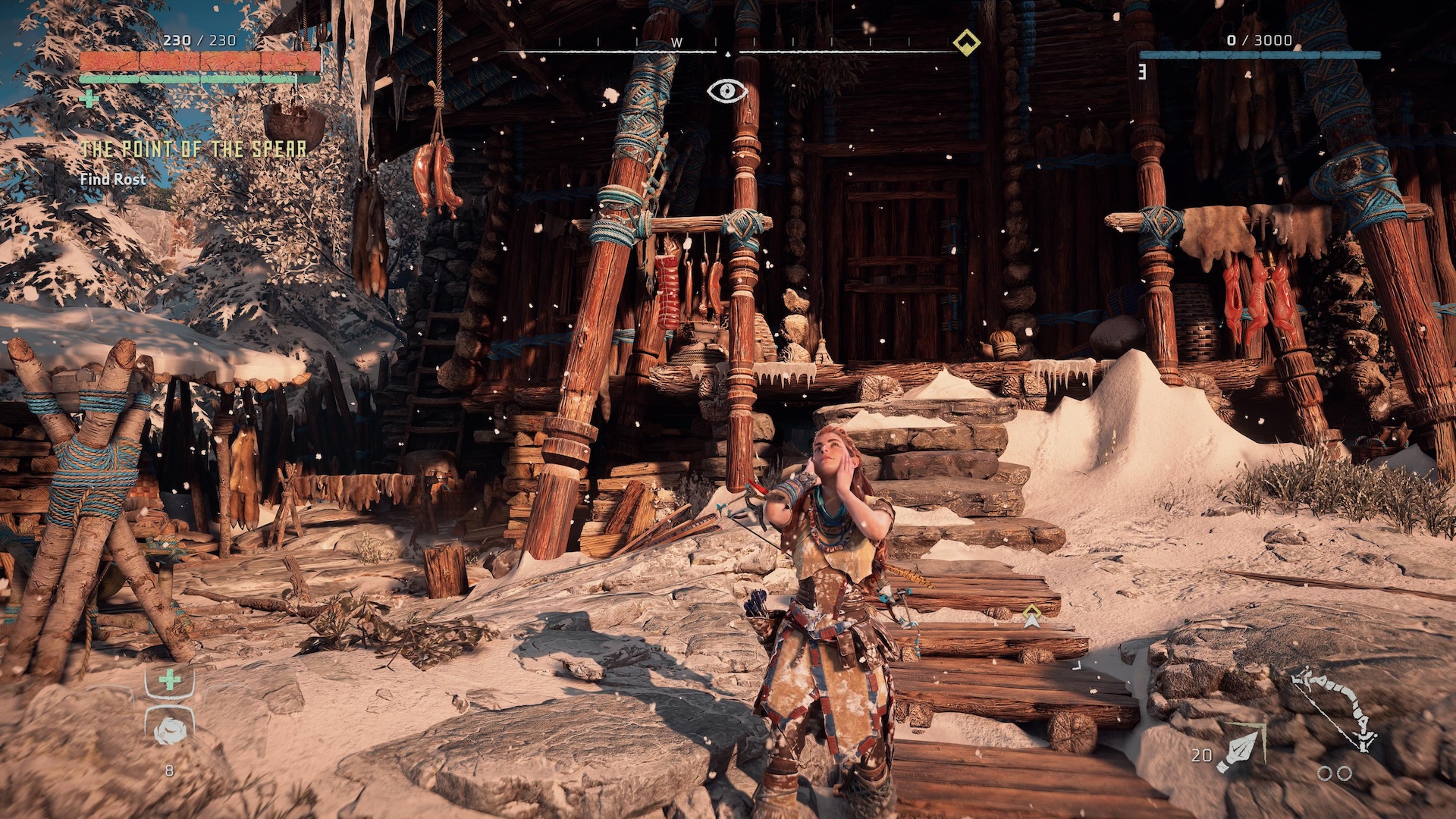Screen dimensions: 1456x819
Task: Choose the hunter bow weapon icon
Action: click(x=1336, y=709)
